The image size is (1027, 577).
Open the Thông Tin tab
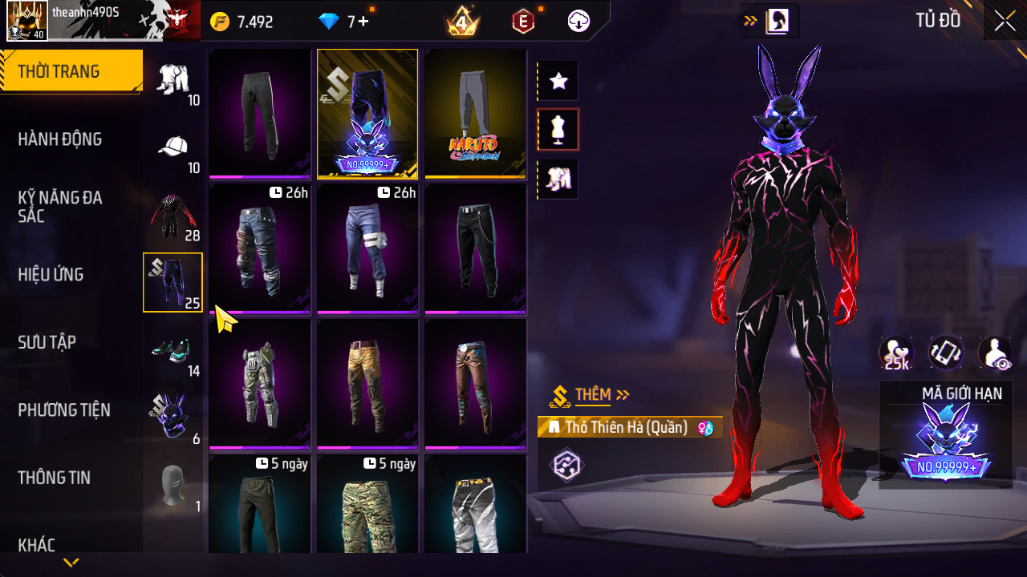[x=54, y=478]
